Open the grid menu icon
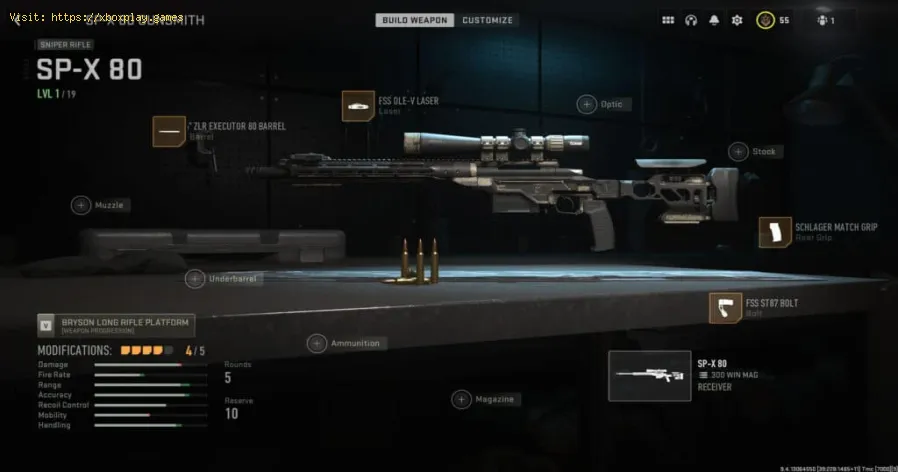Image resolution: width=898 pixels, height=472 pixels. 667,20
